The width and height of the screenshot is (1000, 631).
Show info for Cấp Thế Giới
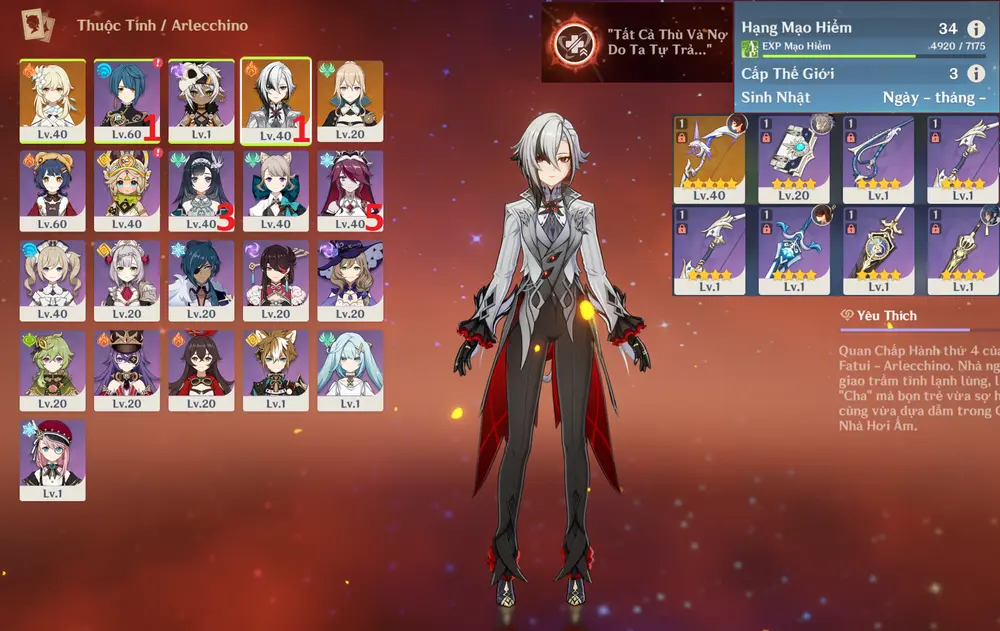pos(976,73)
